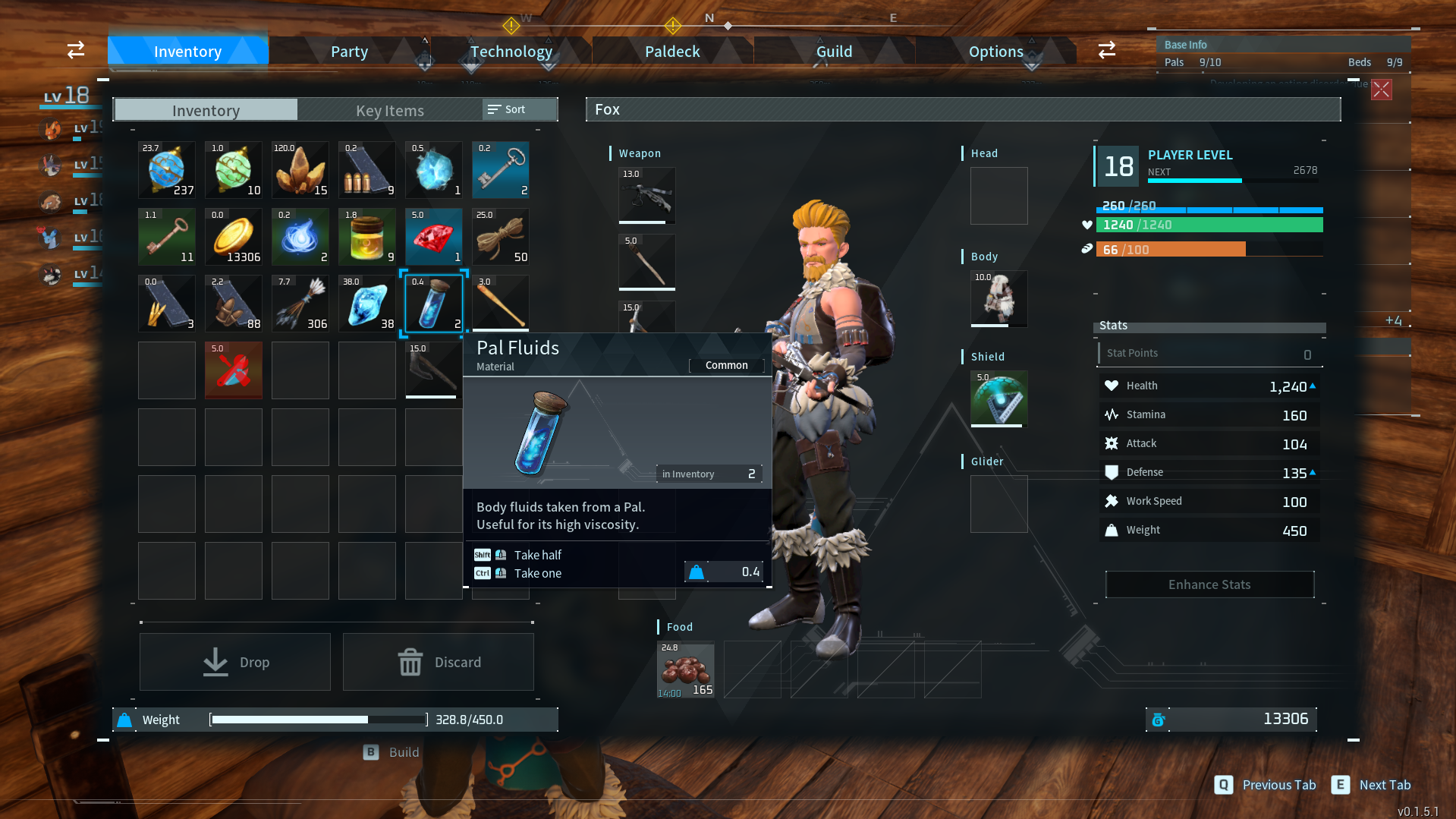
Task: Select the equipped fur armor in Body slot
Action: tap(998, 298)
